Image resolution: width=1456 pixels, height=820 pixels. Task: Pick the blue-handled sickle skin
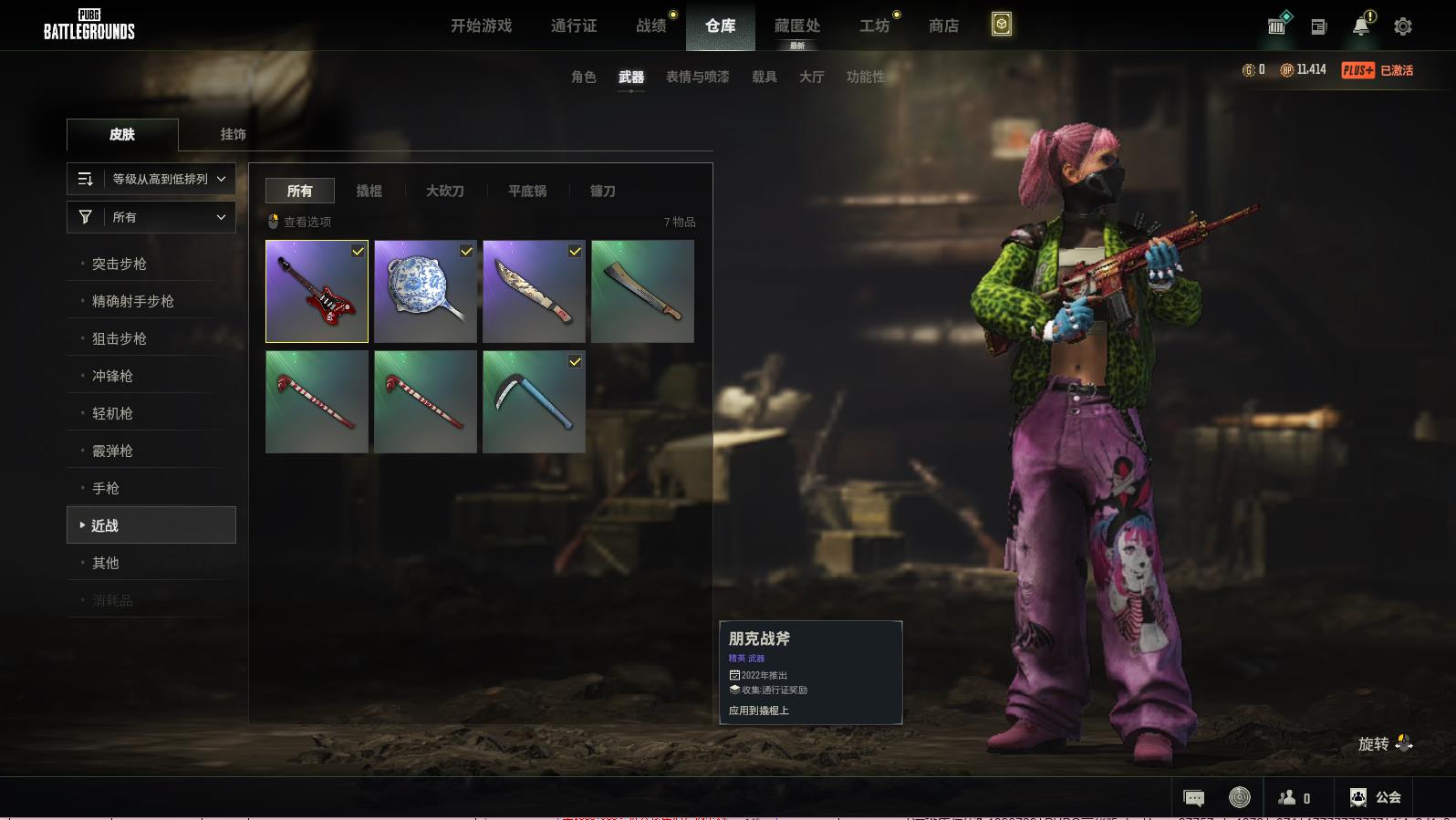534,401
